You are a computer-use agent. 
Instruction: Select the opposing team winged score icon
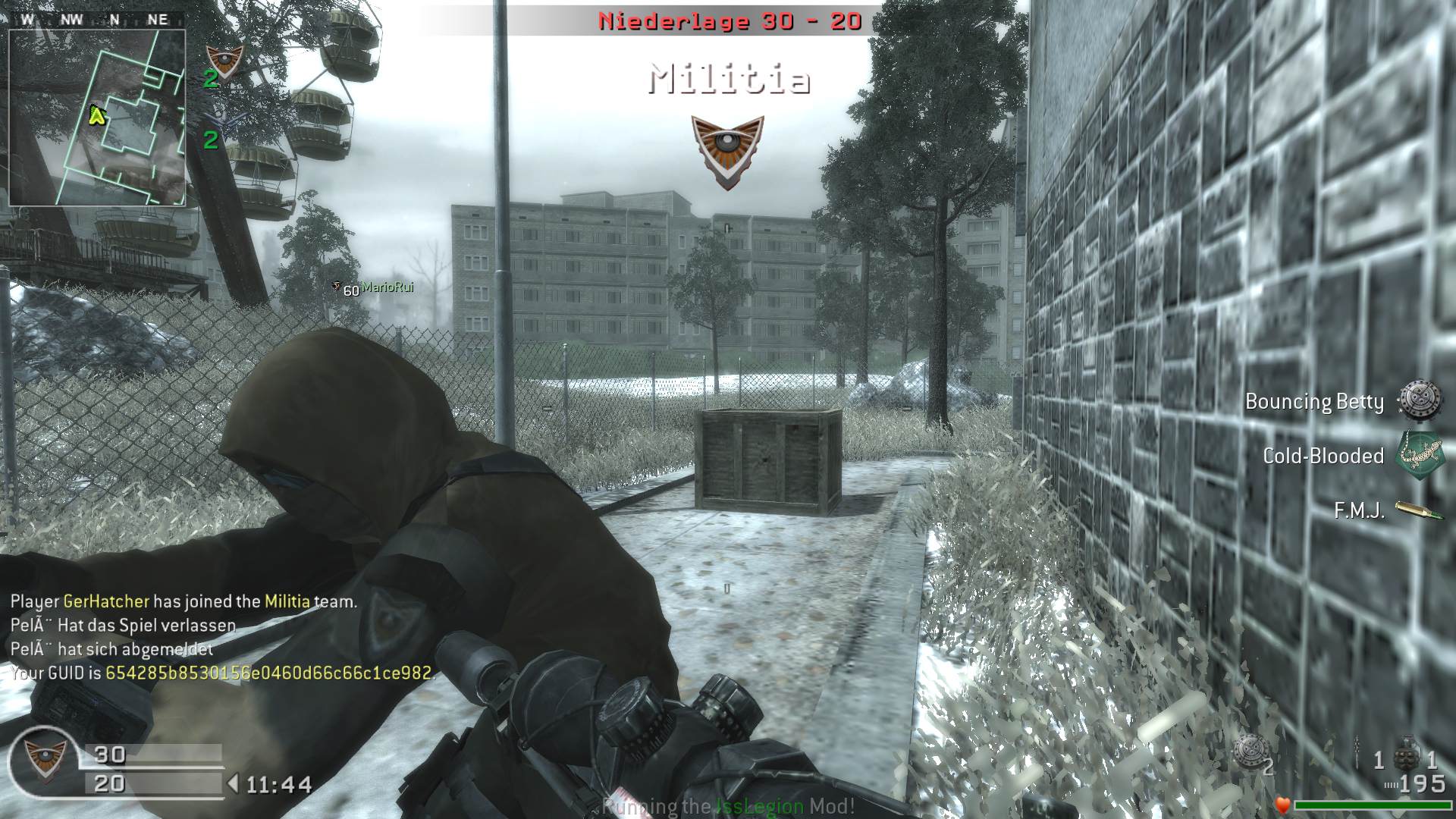click(224, 121)
